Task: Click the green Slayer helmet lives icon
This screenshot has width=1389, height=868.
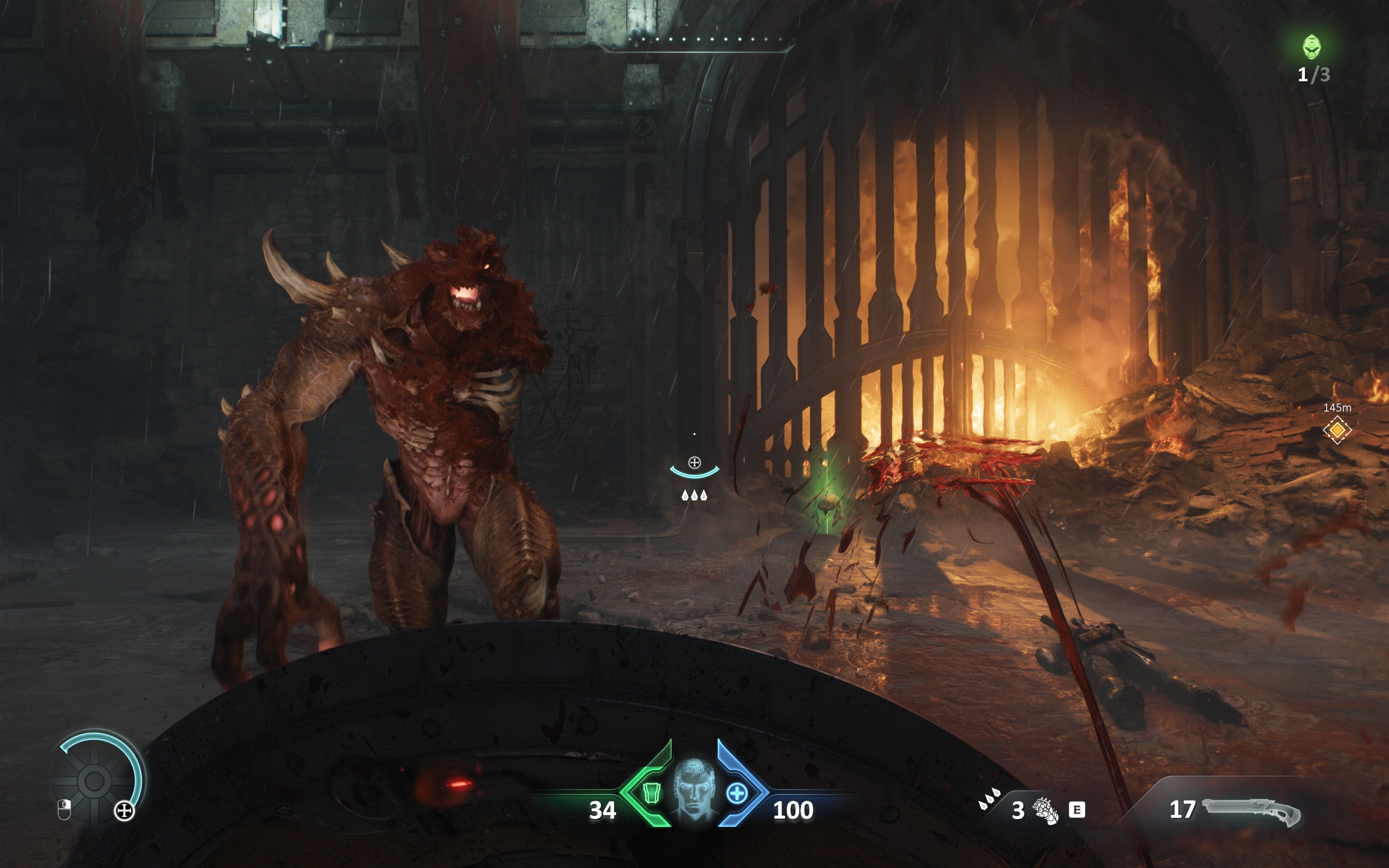Action: click(1311, 47)
